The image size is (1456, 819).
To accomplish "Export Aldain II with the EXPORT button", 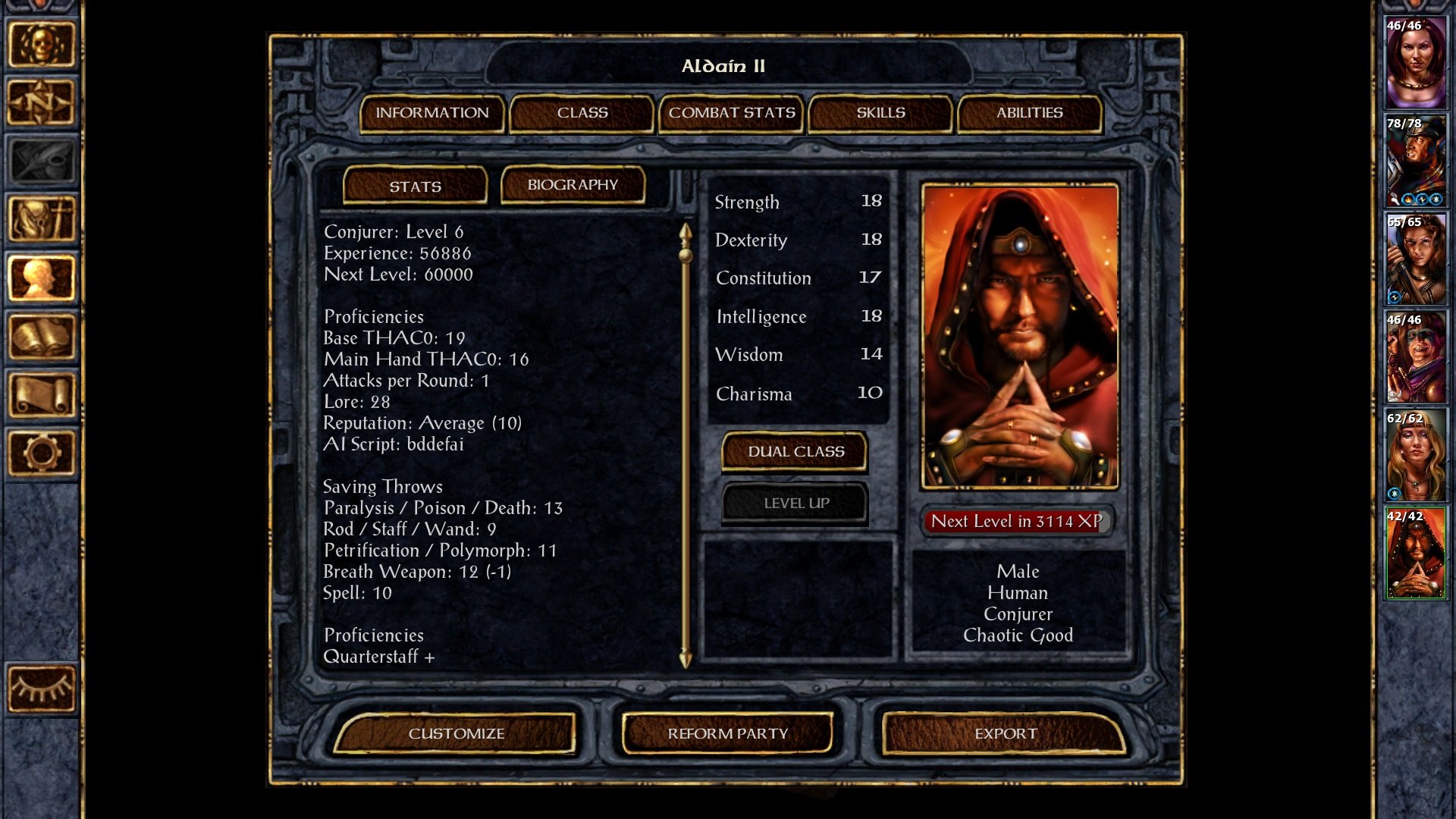I will tap(1006, 733).
